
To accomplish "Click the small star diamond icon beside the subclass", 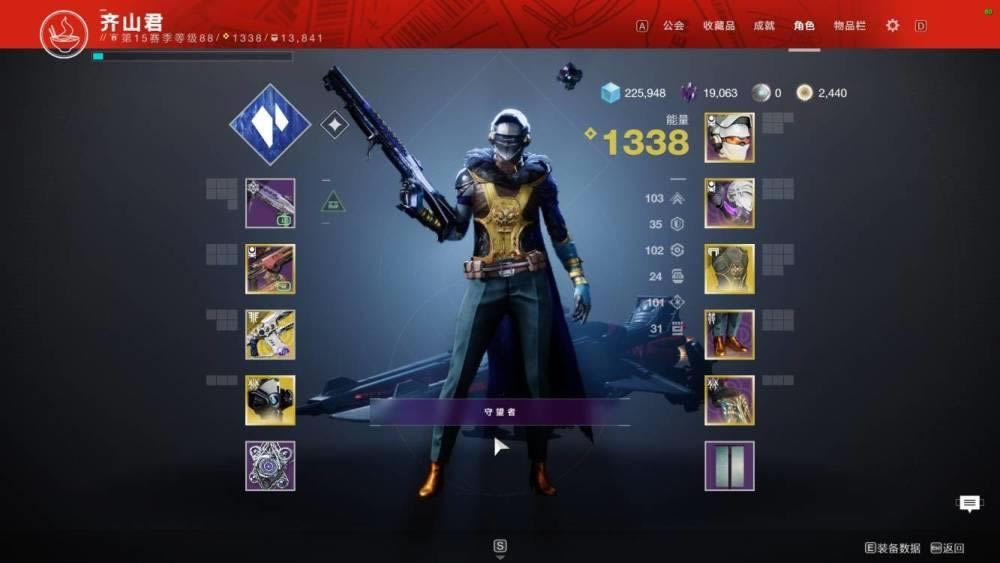I will (335, 124).
